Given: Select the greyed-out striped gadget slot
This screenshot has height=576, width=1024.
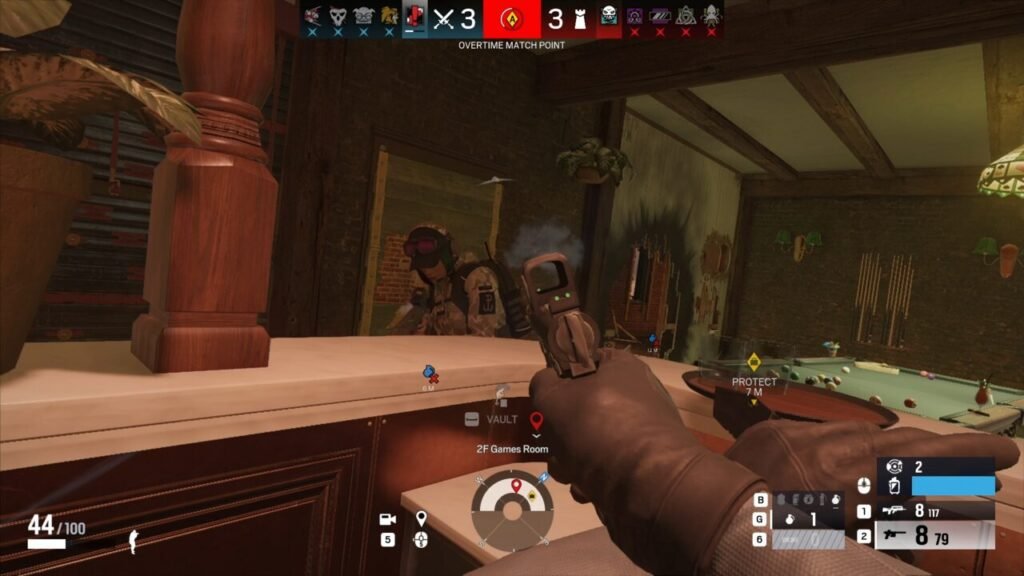Looking at the screenshot, I should pyautogui.click(x=811, y=540).
